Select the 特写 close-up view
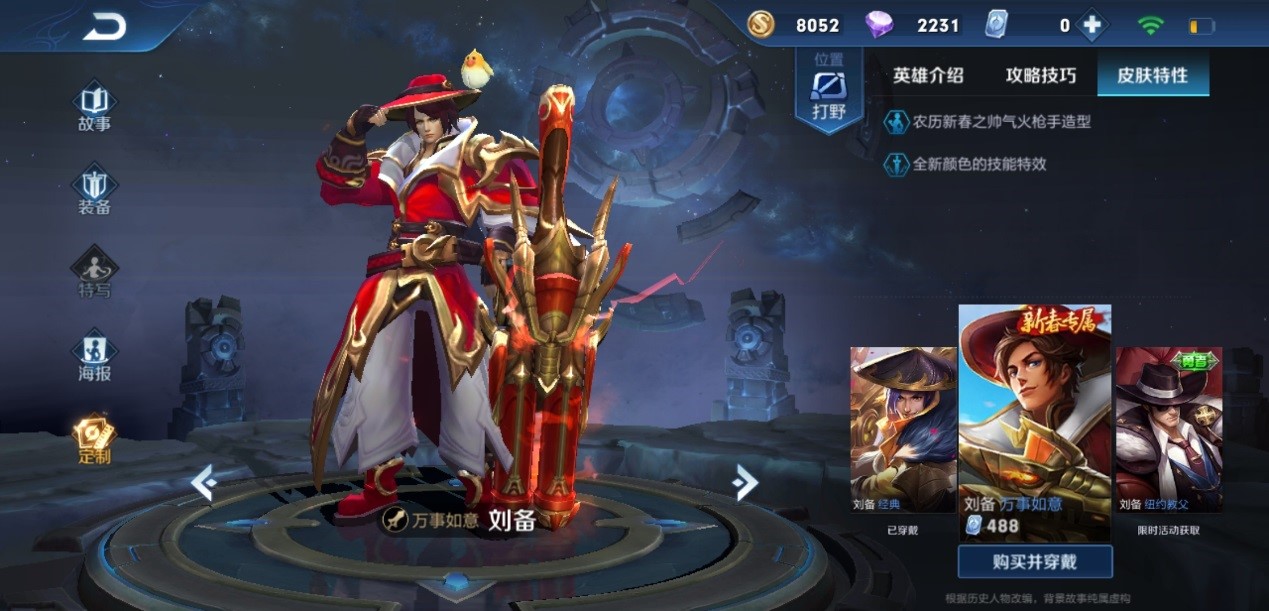The image size is (1269, 611). click(95, 273)
